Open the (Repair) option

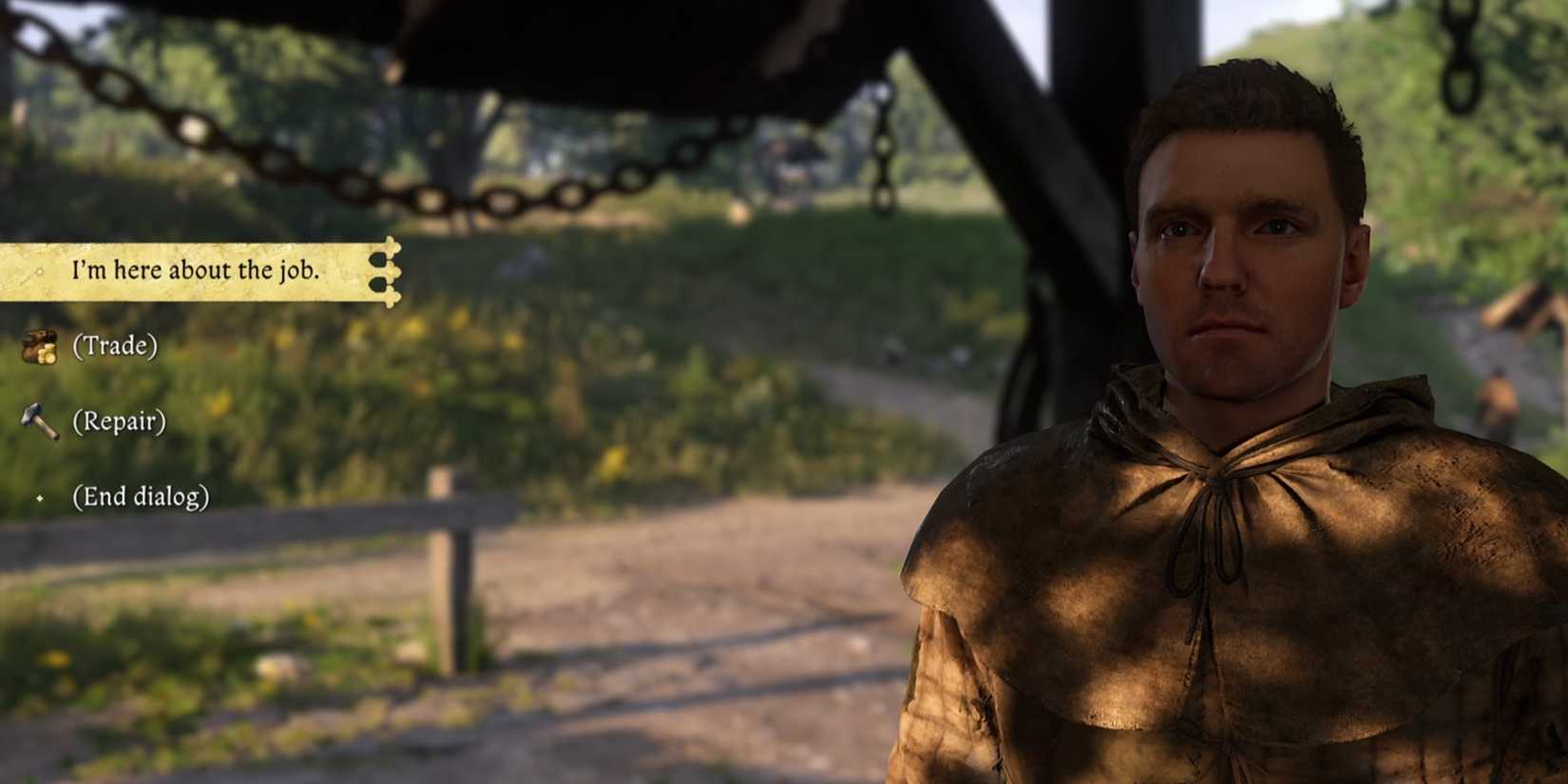point(117,420)
